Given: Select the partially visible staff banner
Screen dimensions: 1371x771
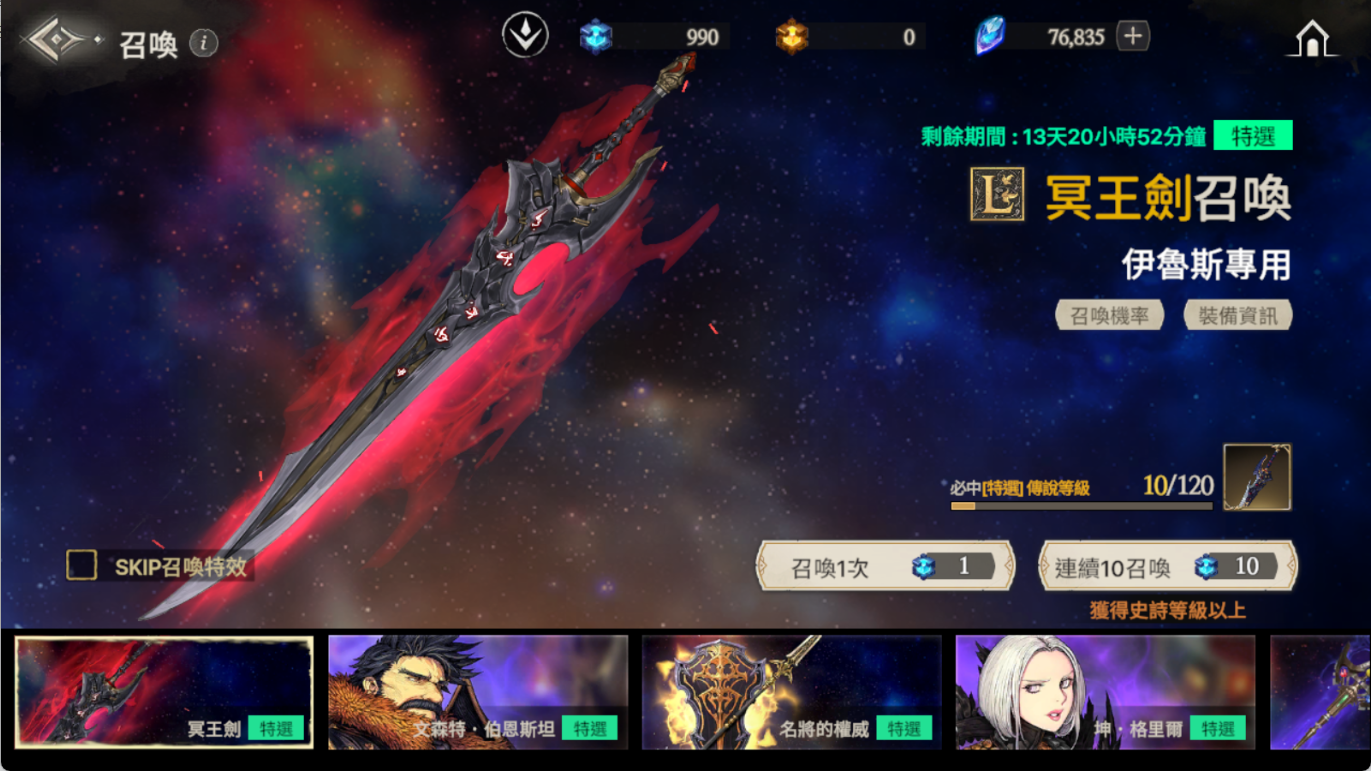Looking at the screenshot, I should [x=1320, y=692].
